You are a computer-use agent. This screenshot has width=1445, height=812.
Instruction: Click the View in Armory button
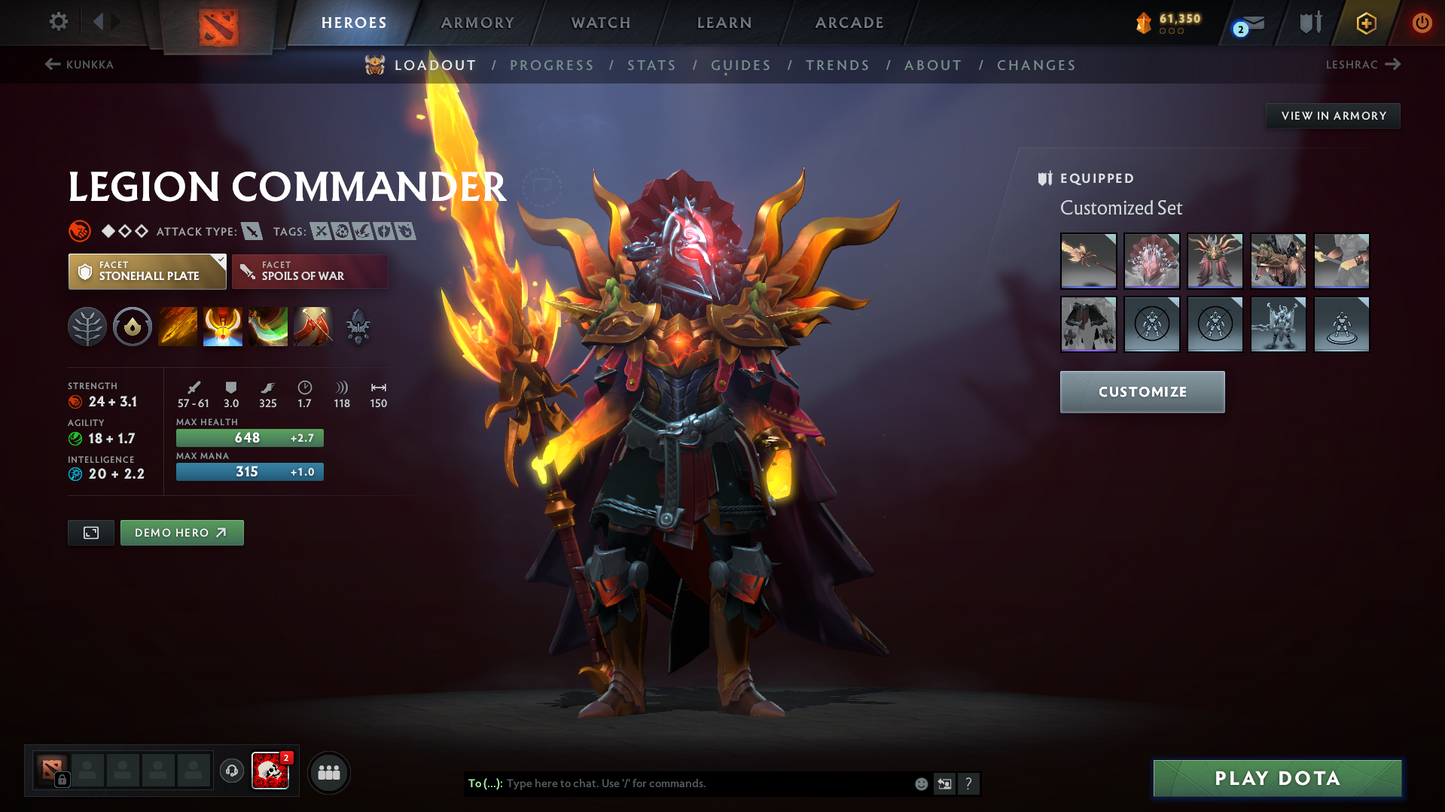click(x=1333, y=116)
